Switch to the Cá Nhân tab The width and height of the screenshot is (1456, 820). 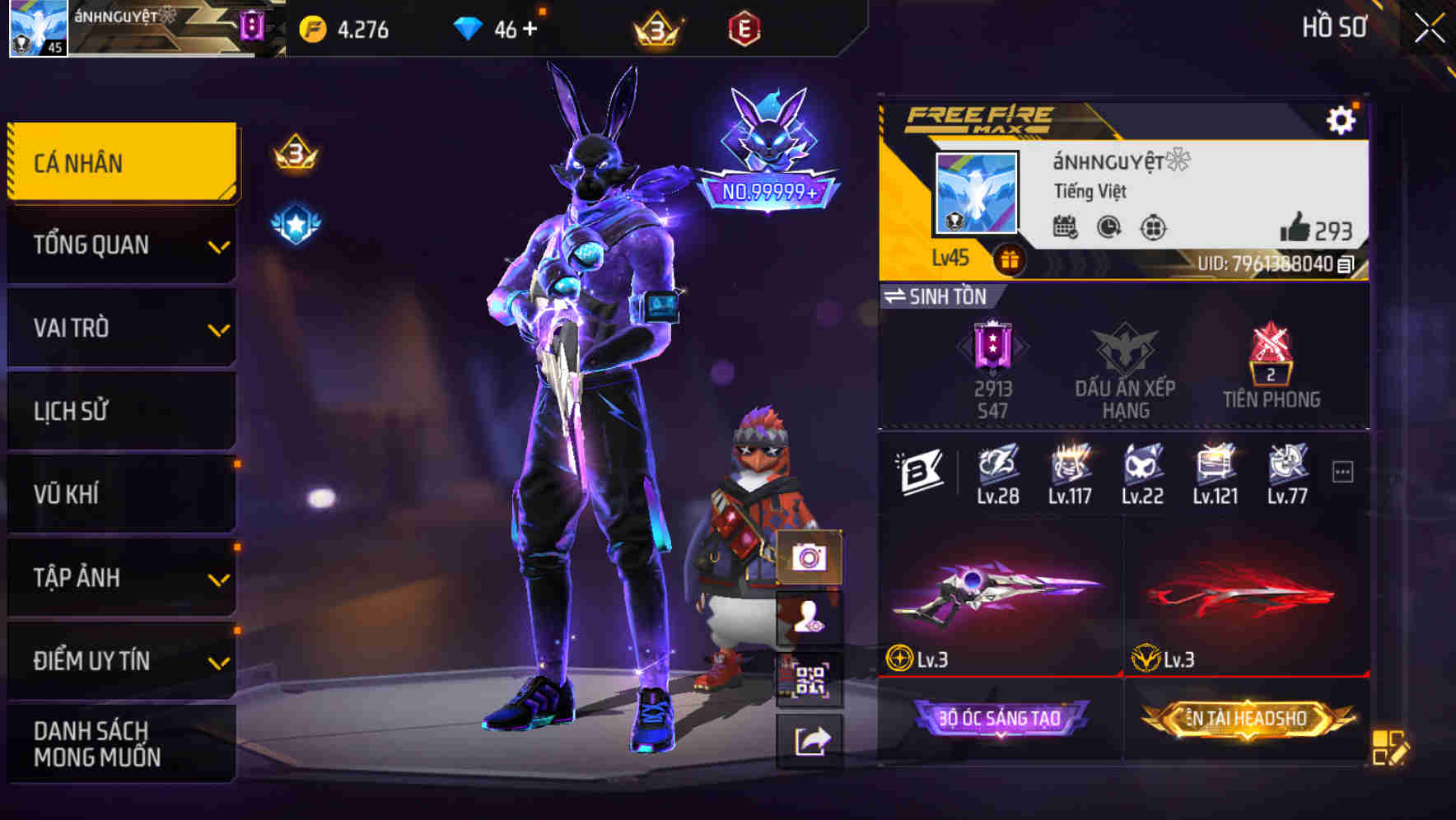pyautogui.click(x=121, y=162)
